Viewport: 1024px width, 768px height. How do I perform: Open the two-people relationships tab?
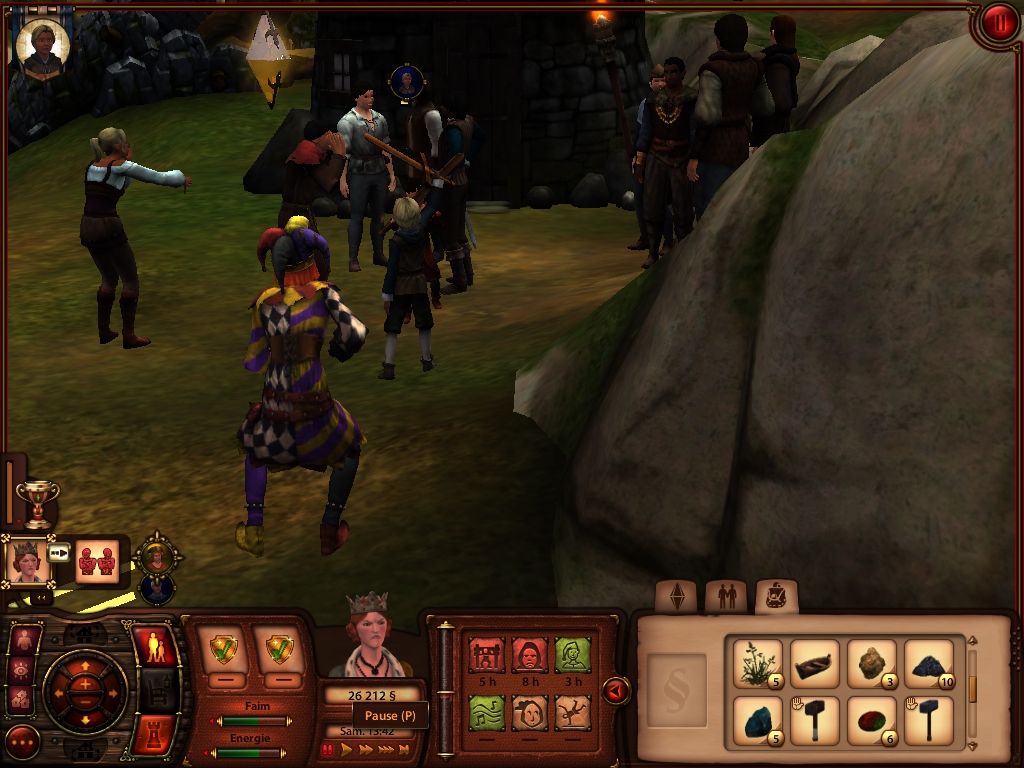(x=726, y=596)
